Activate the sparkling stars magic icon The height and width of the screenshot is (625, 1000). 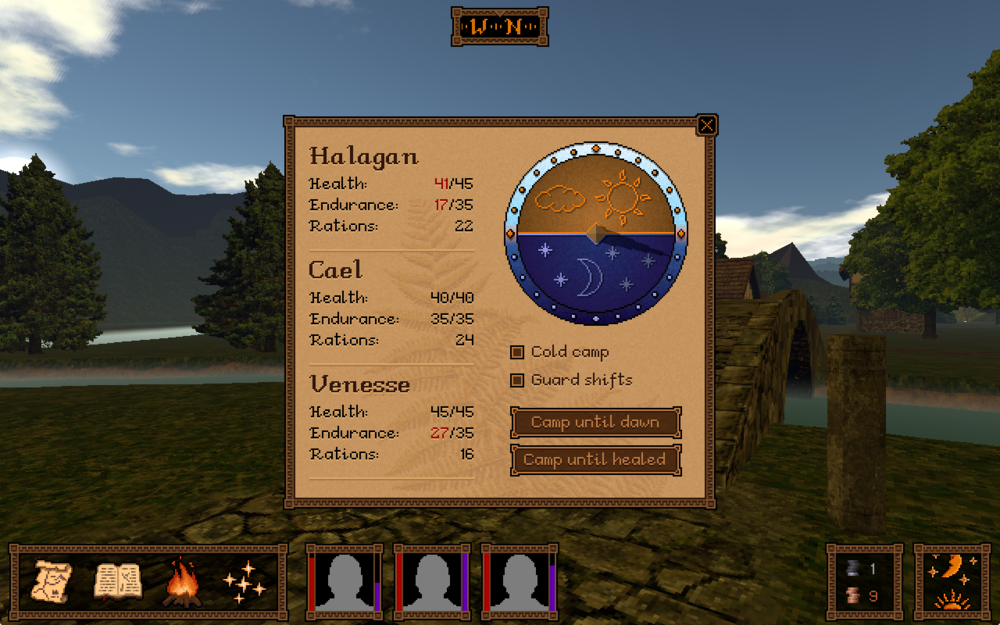coord(244,582)
